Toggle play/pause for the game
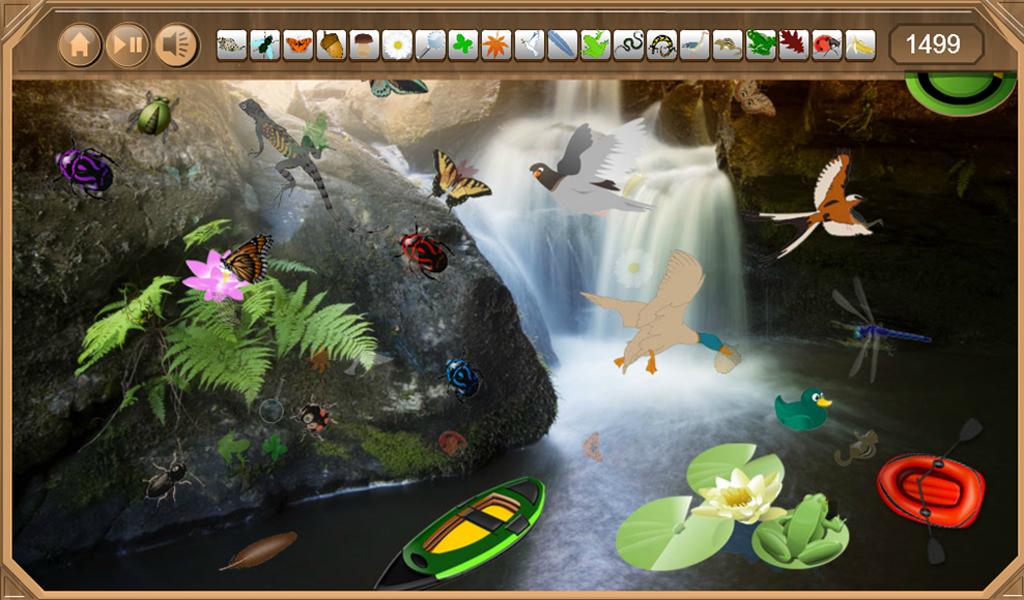This screenshot has width=1024, height=600. (128, 45)
